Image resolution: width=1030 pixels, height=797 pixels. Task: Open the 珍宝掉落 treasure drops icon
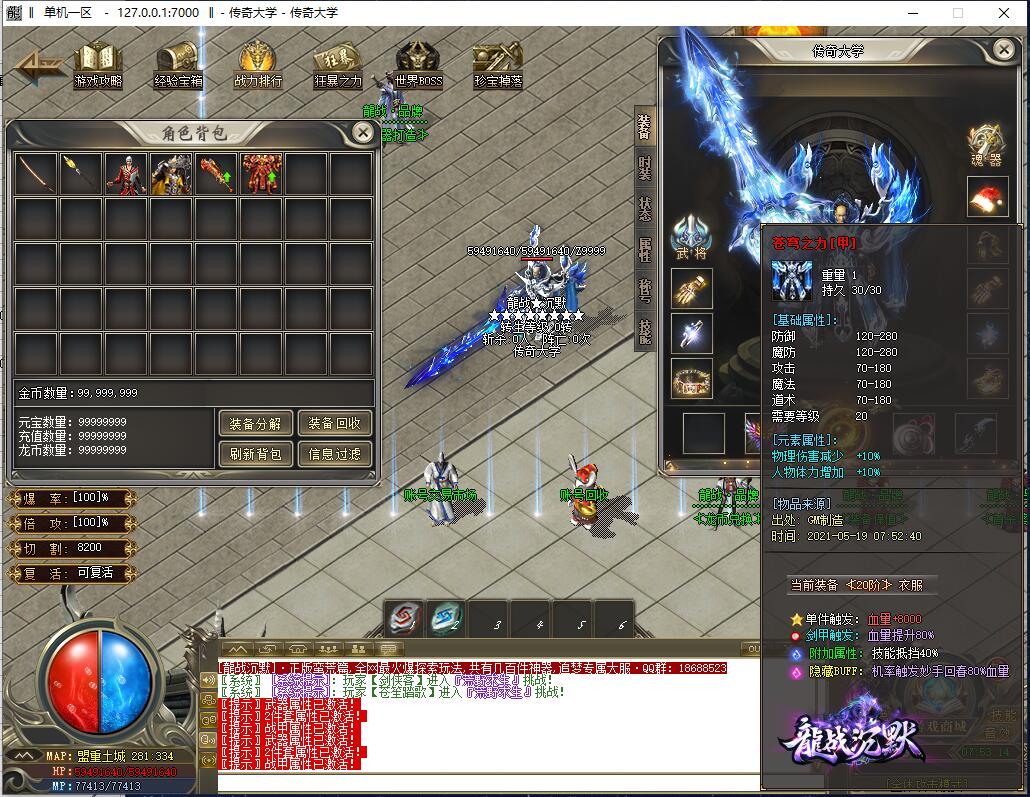click(498, 63)
